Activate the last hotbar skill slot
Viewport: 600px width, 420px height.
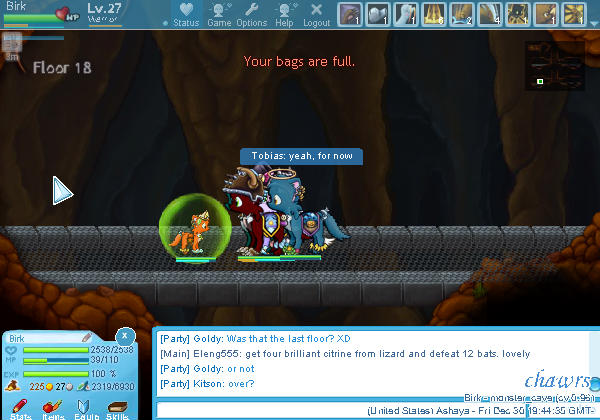click(573, 14)
